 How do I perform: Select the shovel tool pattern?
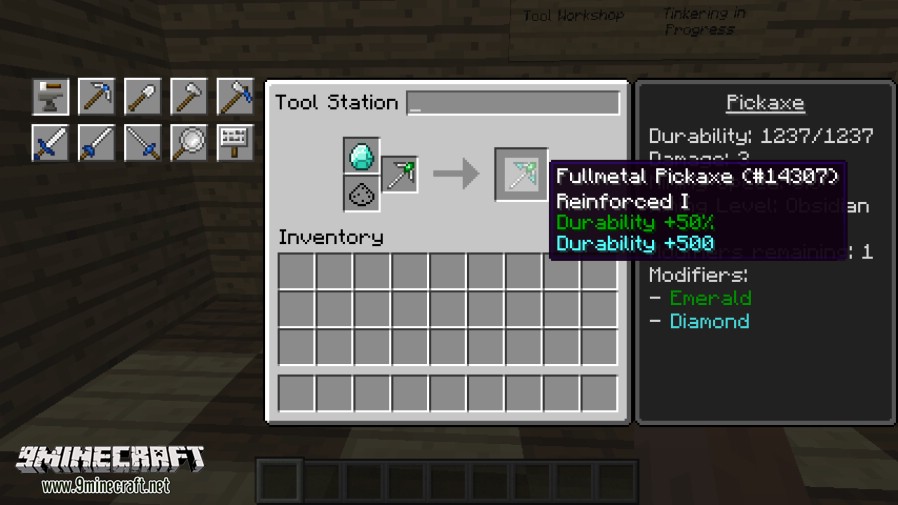pyautogui.click(x=142, y=97)
